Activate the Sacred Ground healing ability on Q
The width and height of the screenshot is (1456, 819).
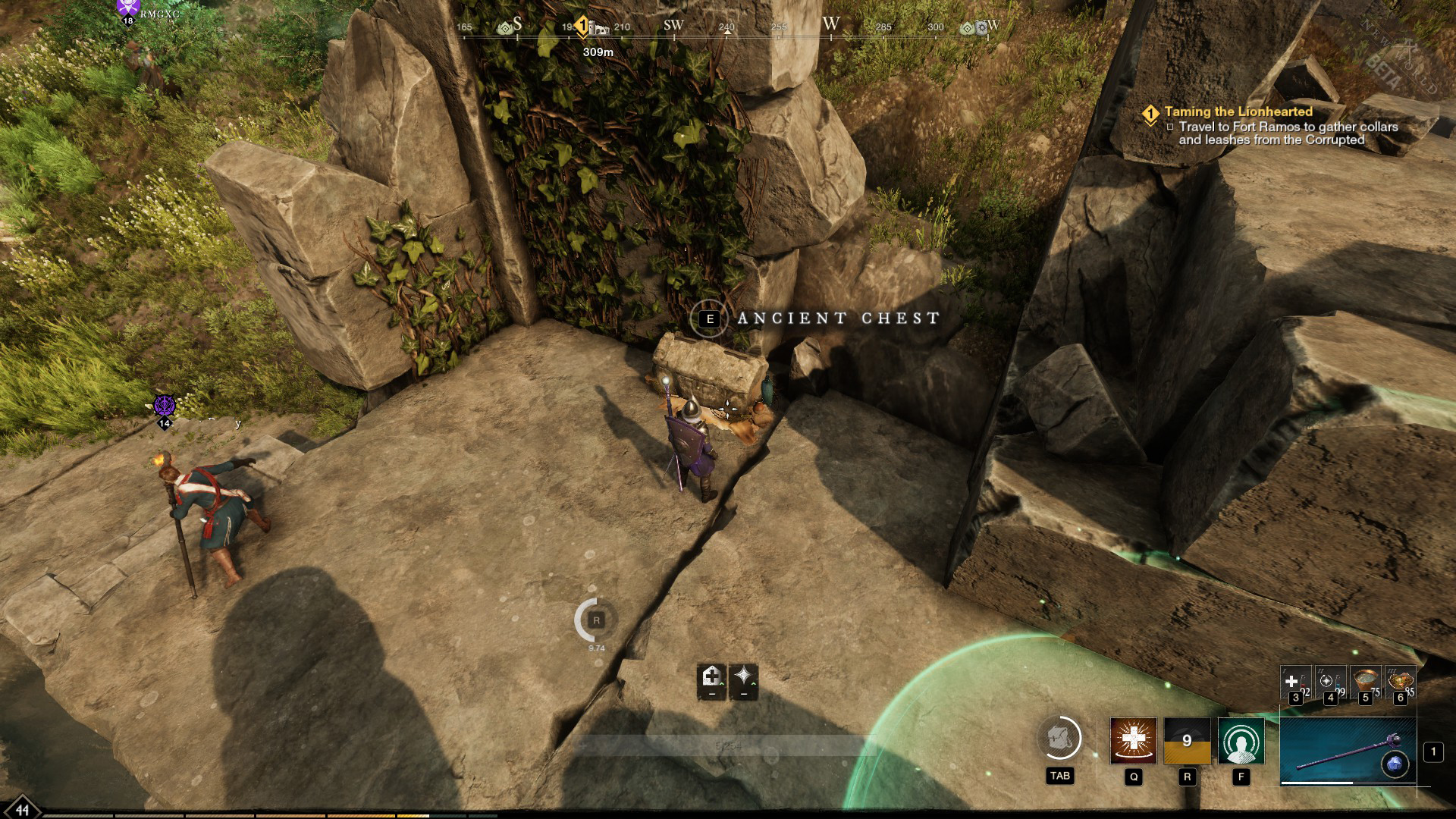click(1133, 741)
